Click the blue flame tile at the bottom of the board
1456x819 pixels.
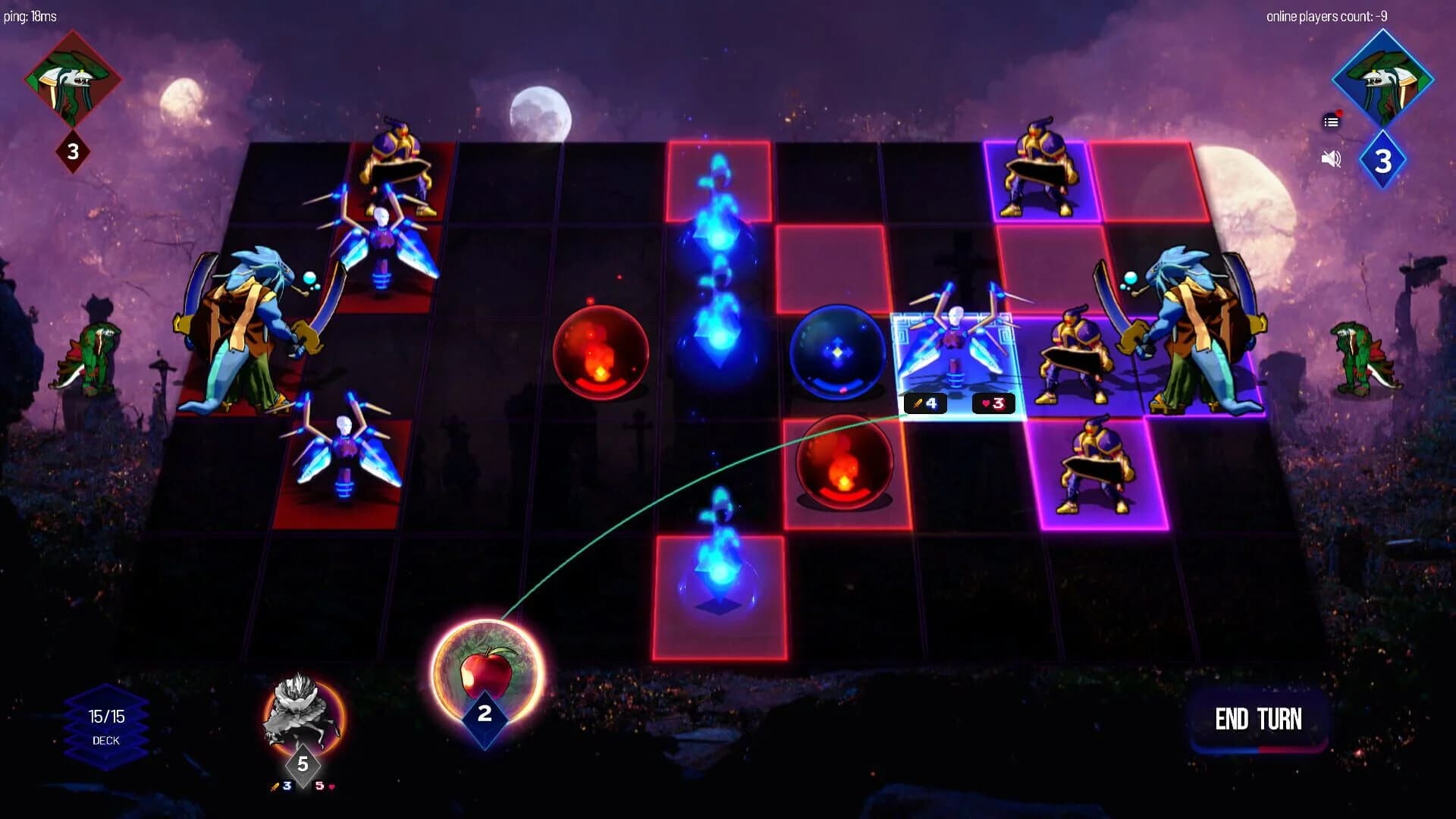pyautogui.click(x=720, y=573)
